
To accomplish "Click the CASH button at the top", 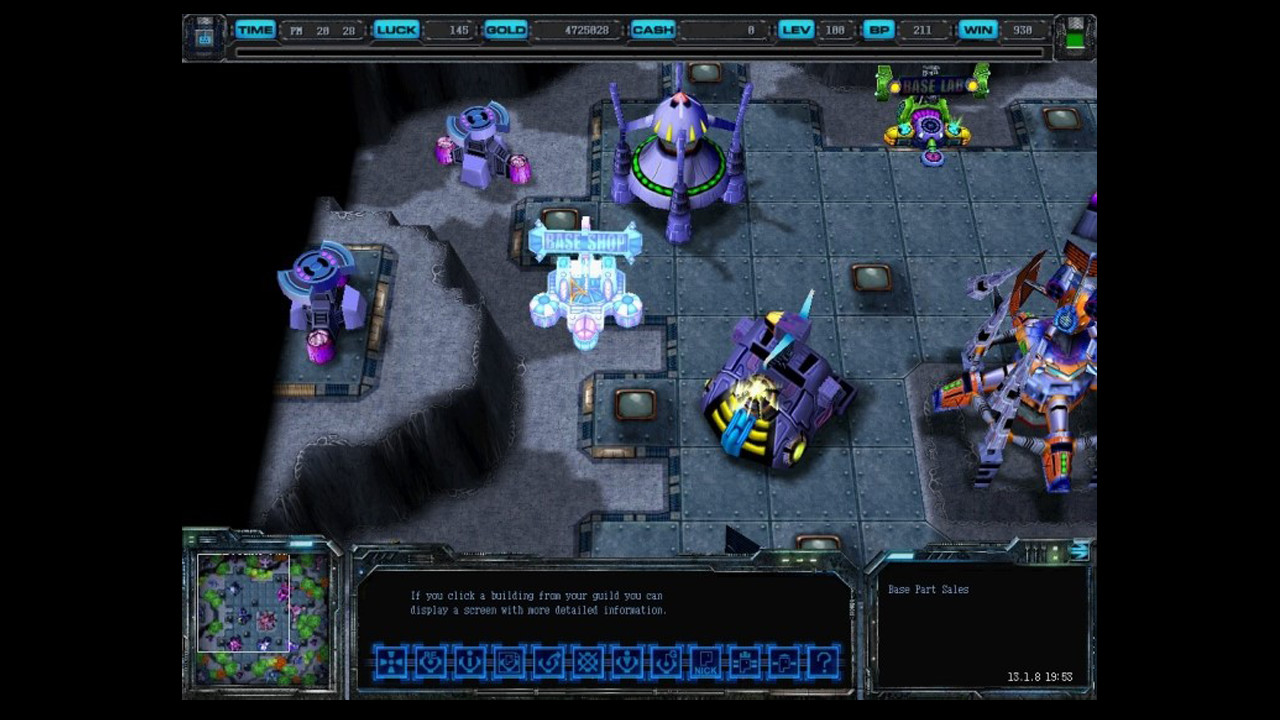I will [x=652, y=30].
